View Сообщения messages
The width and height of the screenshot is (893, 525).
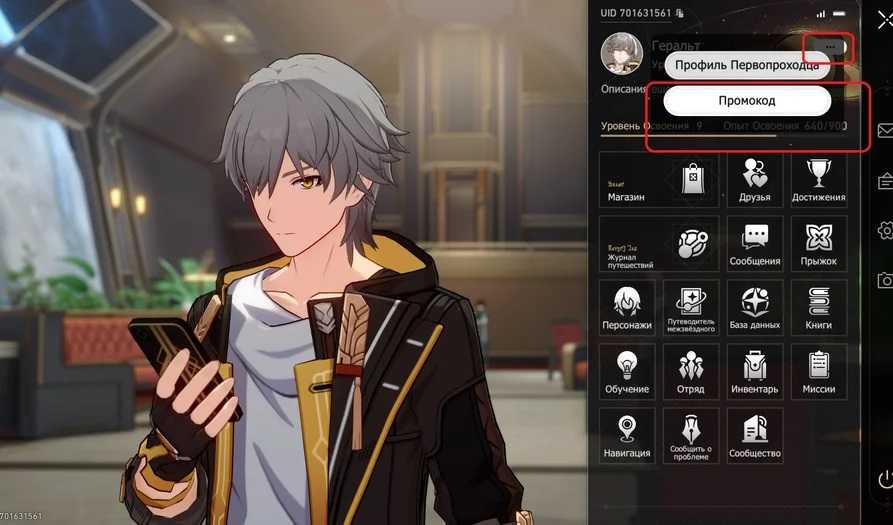tap(755, 244)
